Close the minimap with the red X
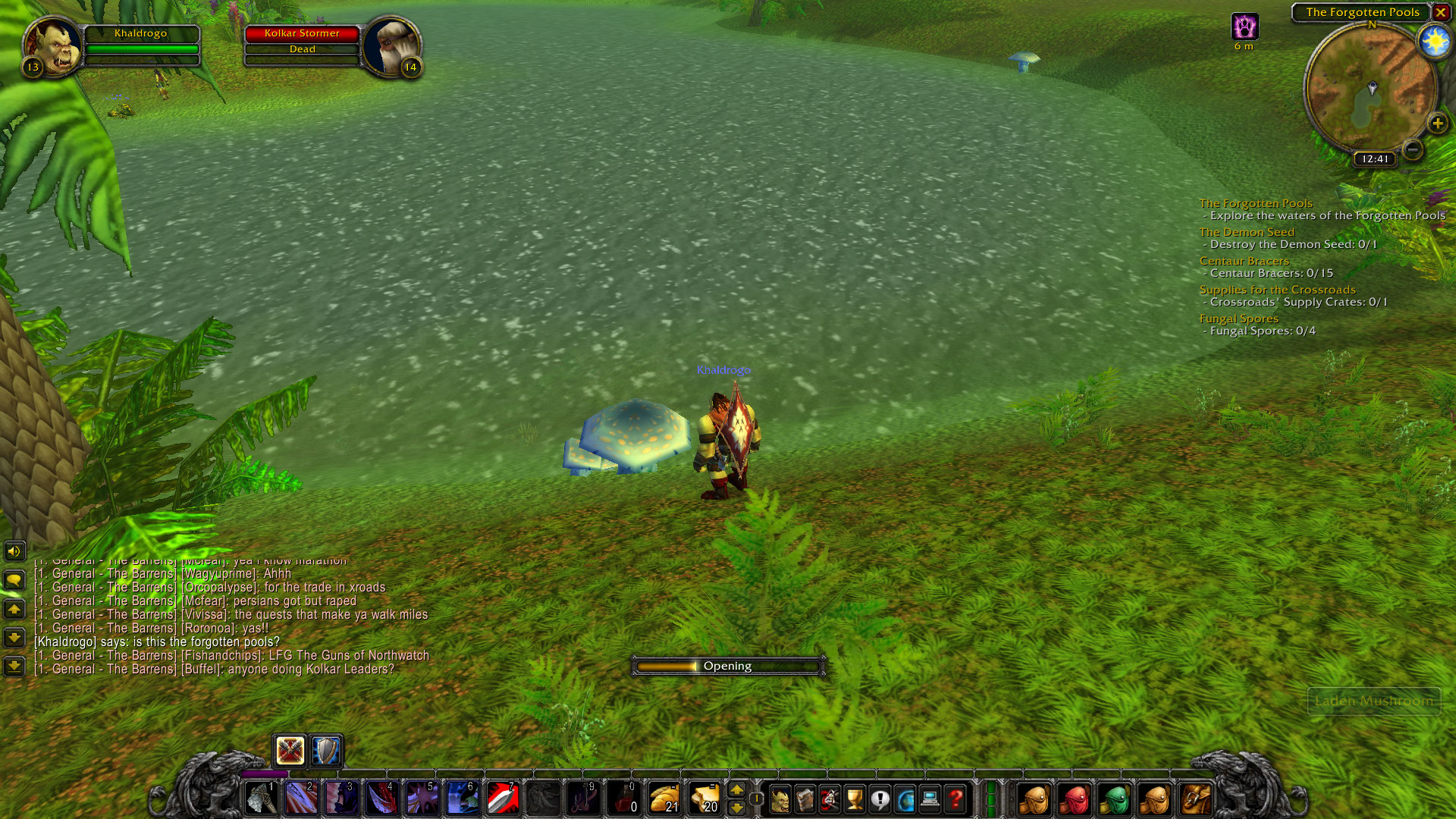 (x=1440, y=12)
